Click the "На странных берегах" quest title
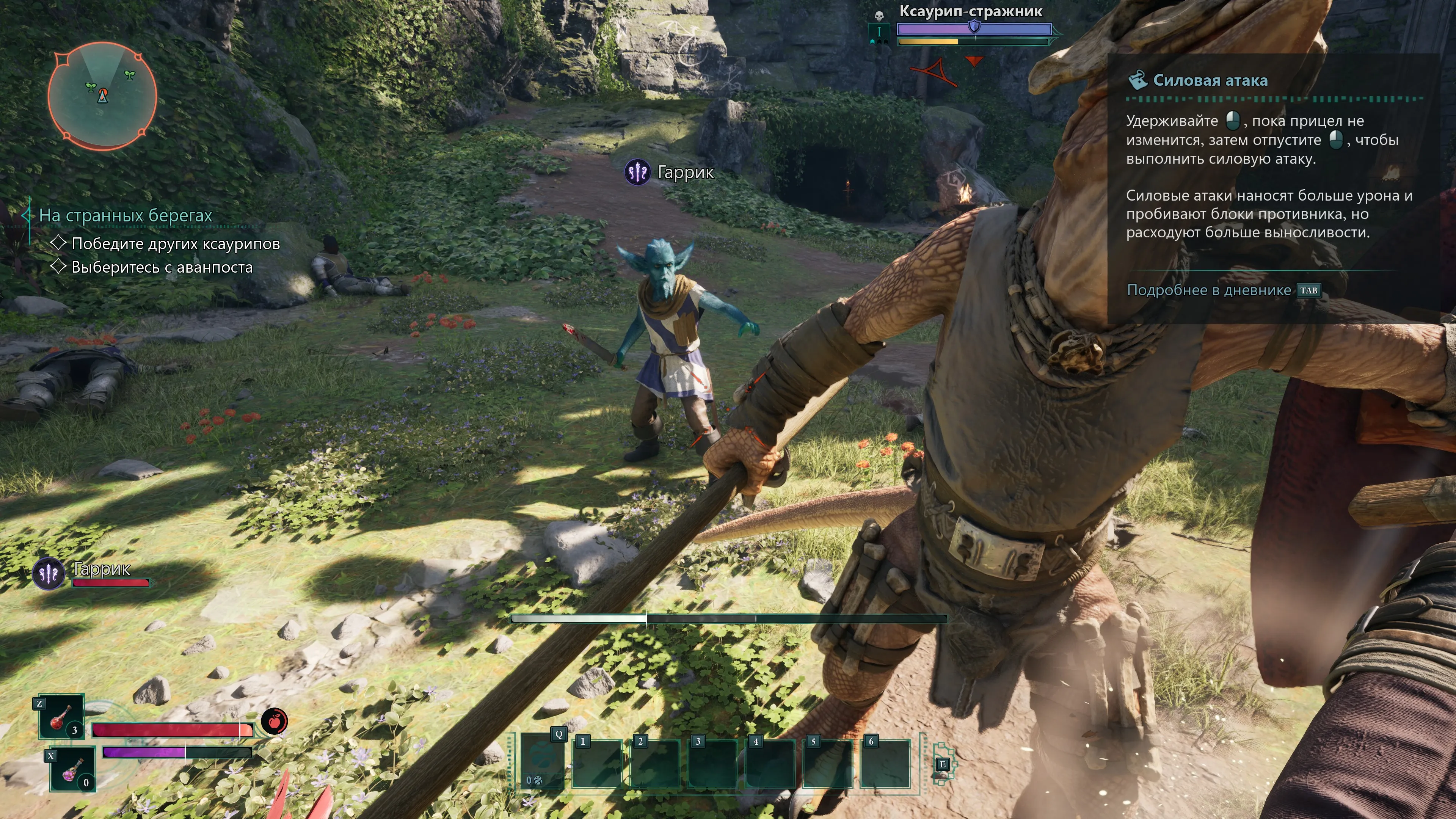Viewport: 1456px width, 819px height. click(x=126, y=215)
